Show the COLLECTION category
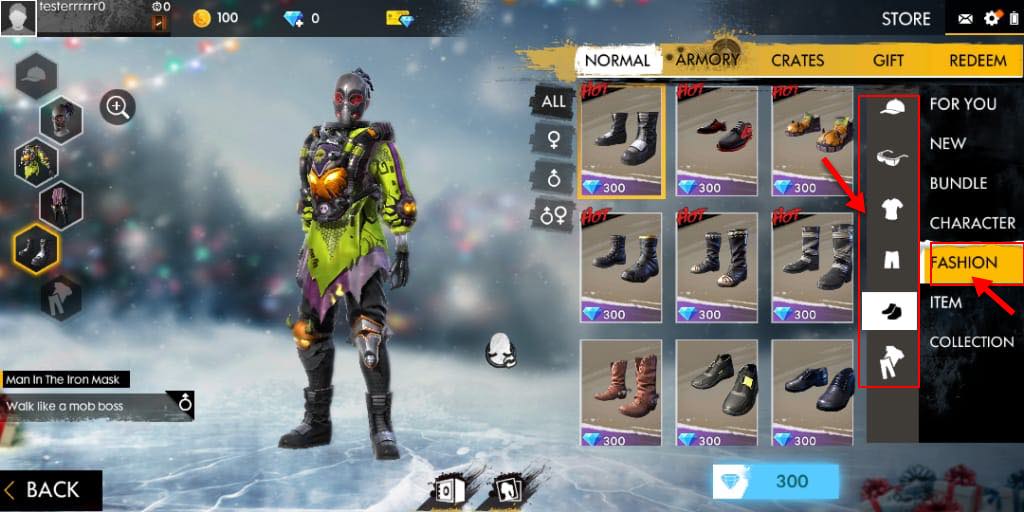Image resolution: width=1024 pixels, height=512 pixels. (x=971, y=342)
